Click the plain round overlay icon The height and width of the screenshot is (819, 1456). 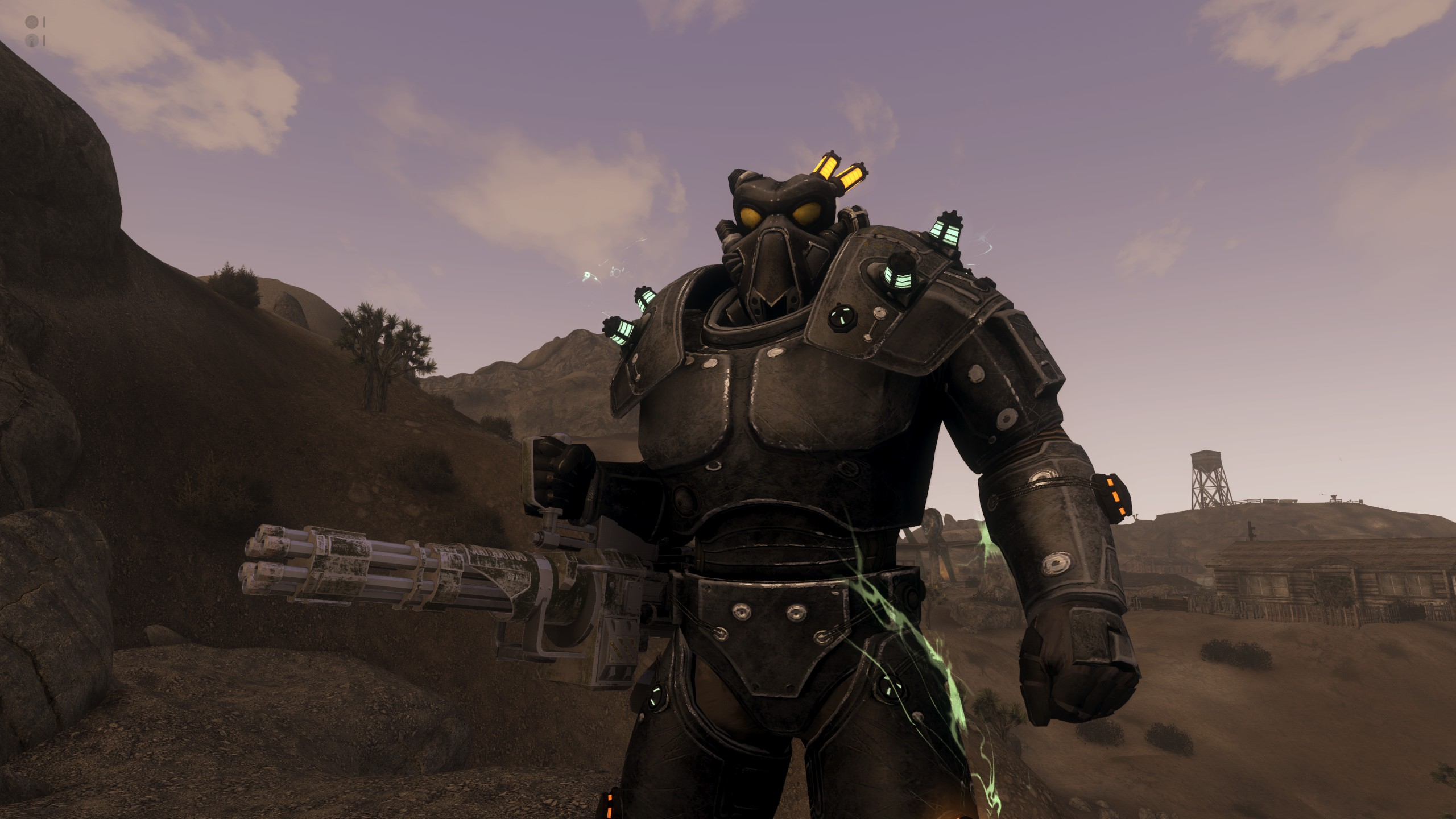(33, 23)
